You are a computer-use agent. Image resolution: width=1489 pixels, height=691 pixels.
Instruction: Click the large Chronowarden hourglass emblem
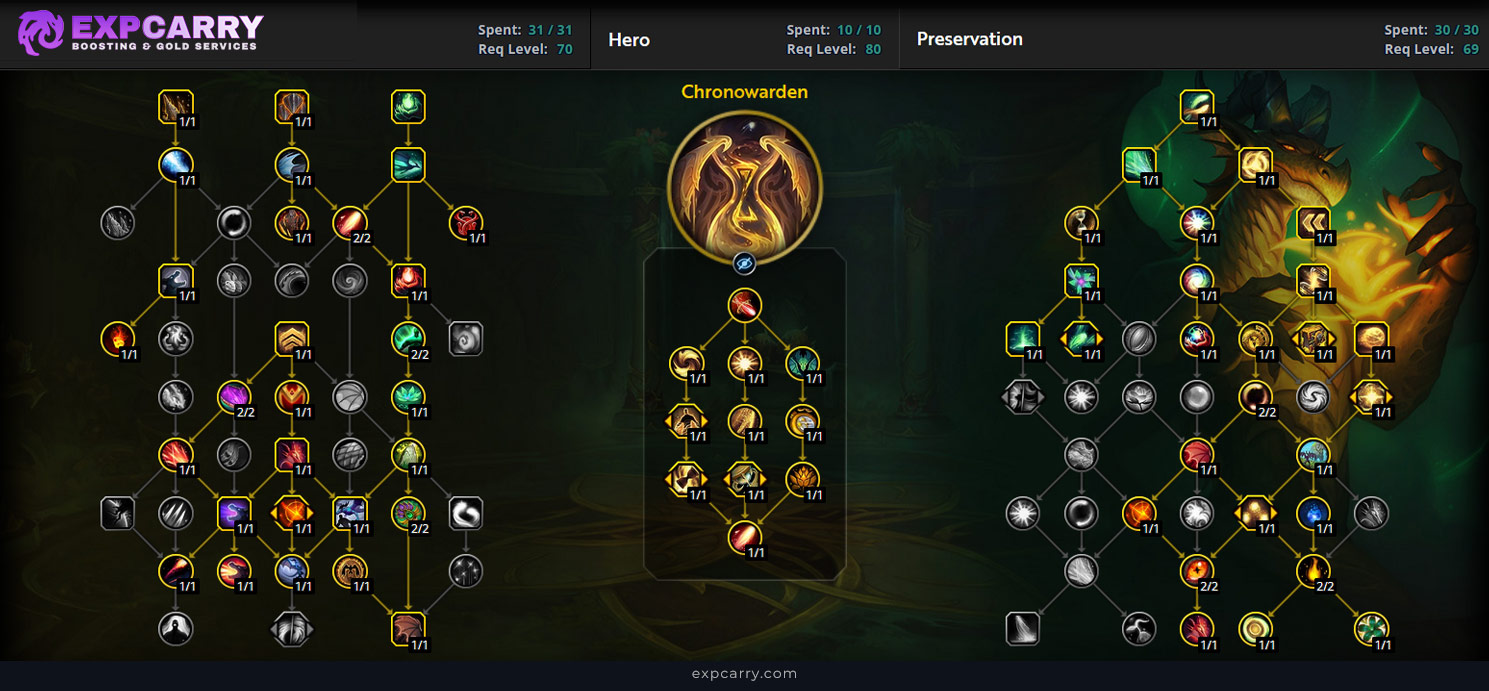tap(744, 186)
